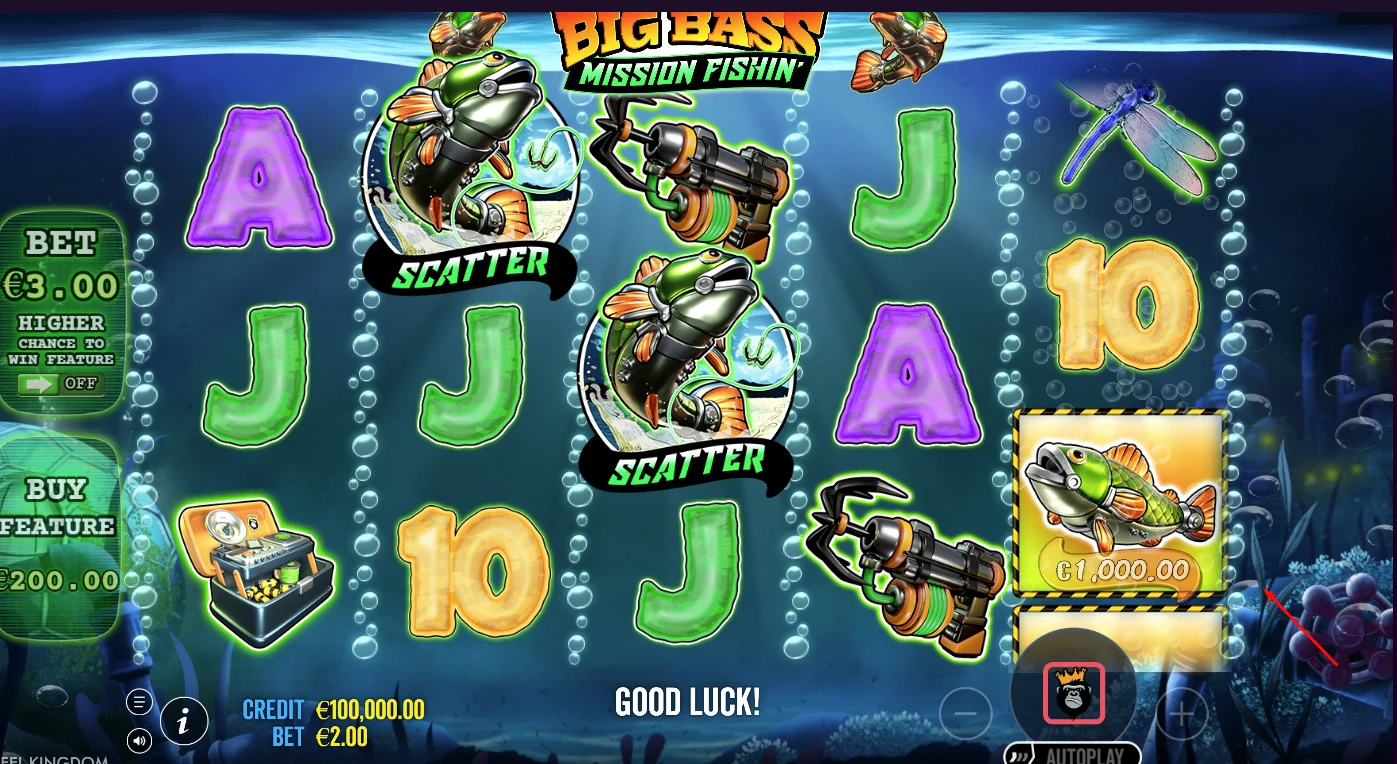
Task: Mute the sound with the speaker icon
Action: coord(139,740)
